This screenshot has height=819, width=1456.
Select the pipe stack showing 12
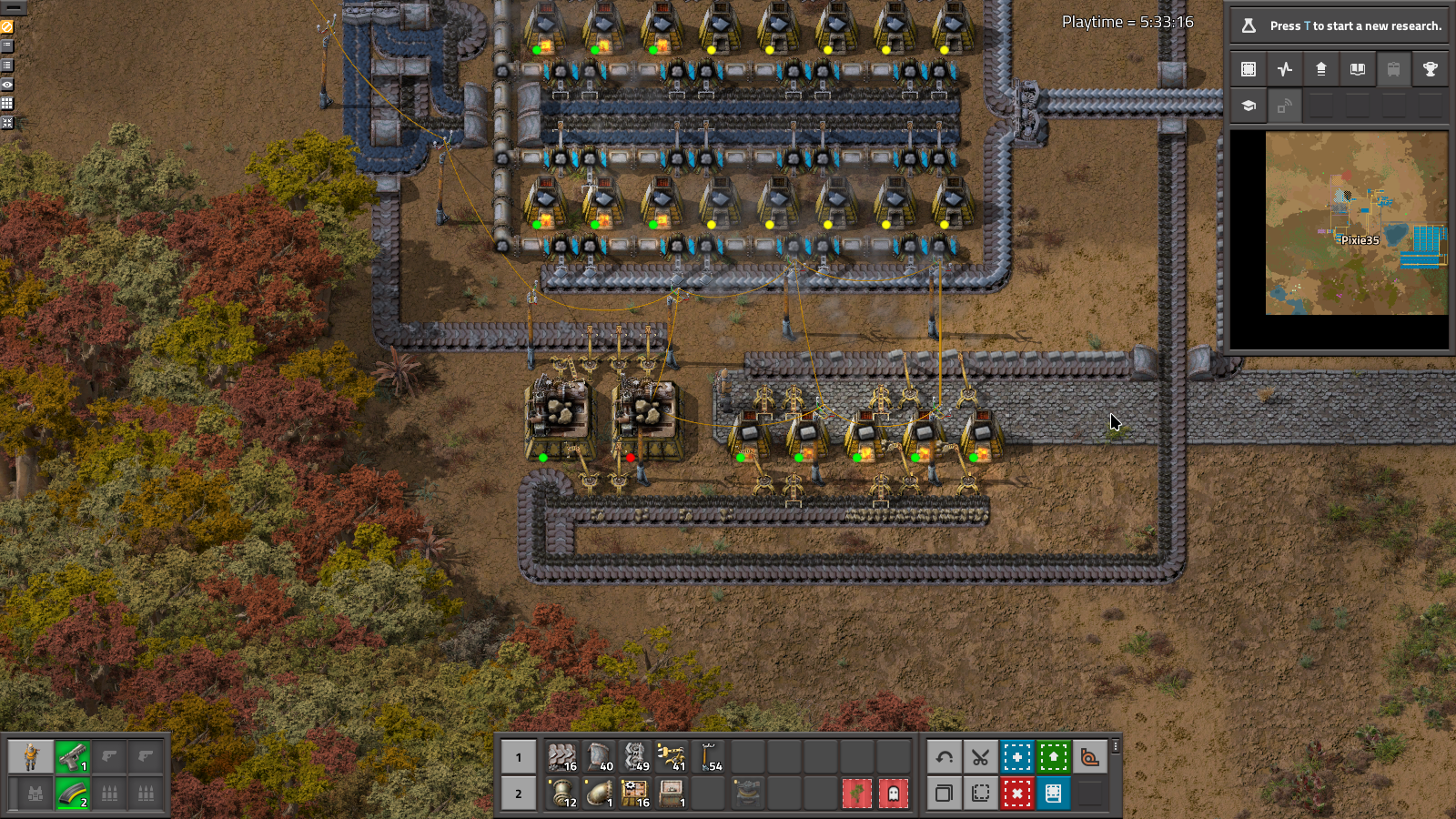[562, 794]
